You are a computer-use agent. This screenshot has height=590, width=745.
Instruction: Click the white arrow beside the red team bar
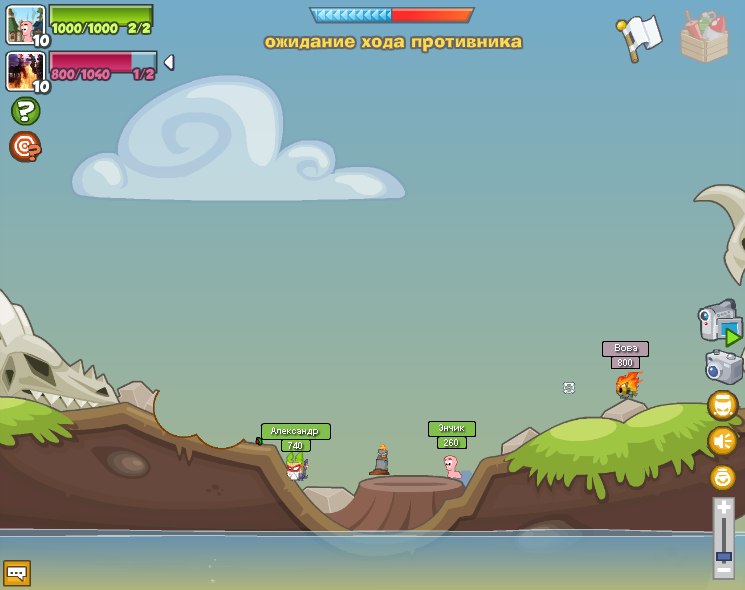[169, 63]
